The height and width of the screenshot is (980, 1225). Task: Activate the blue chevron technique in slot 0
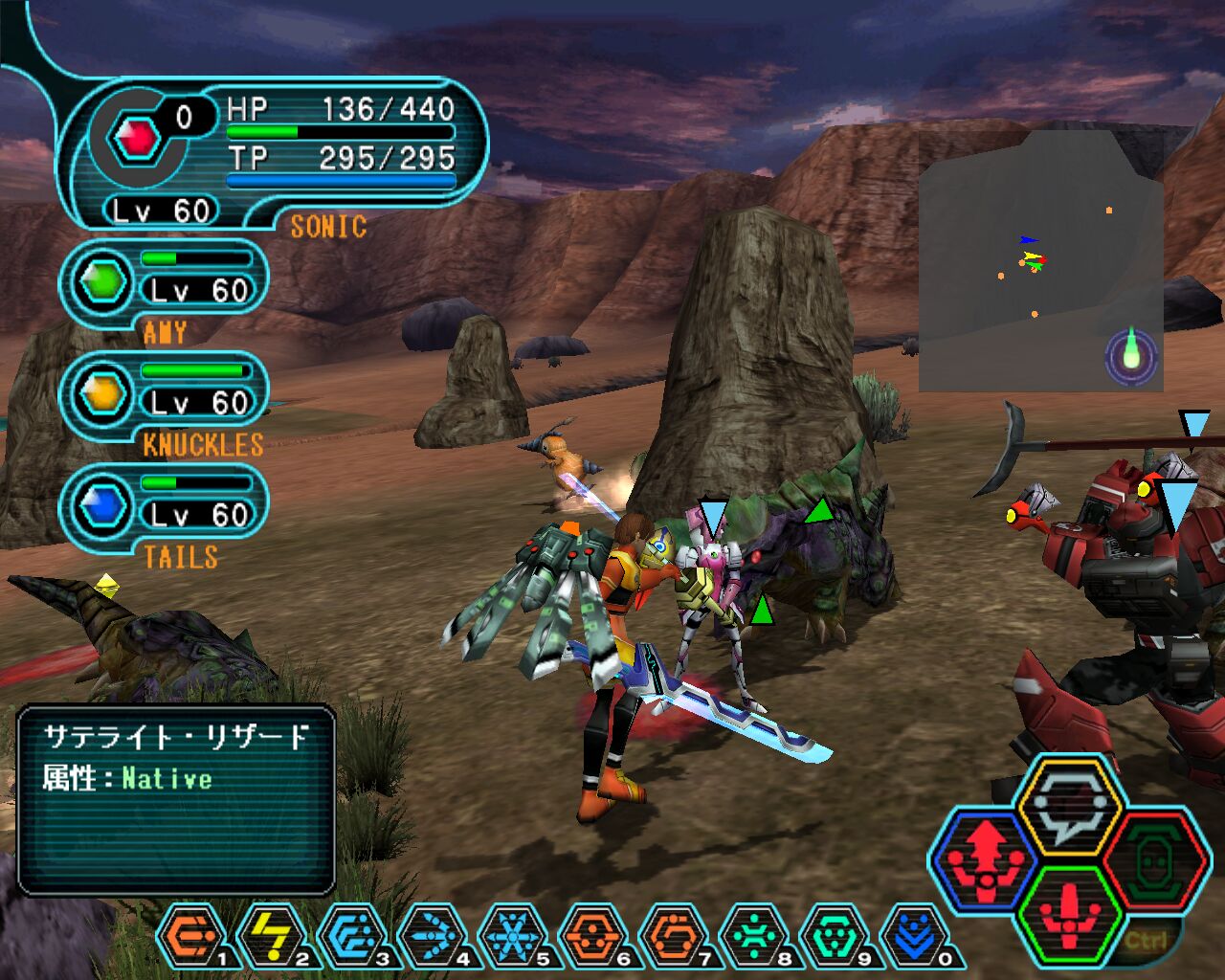click(x=912, y=934)
